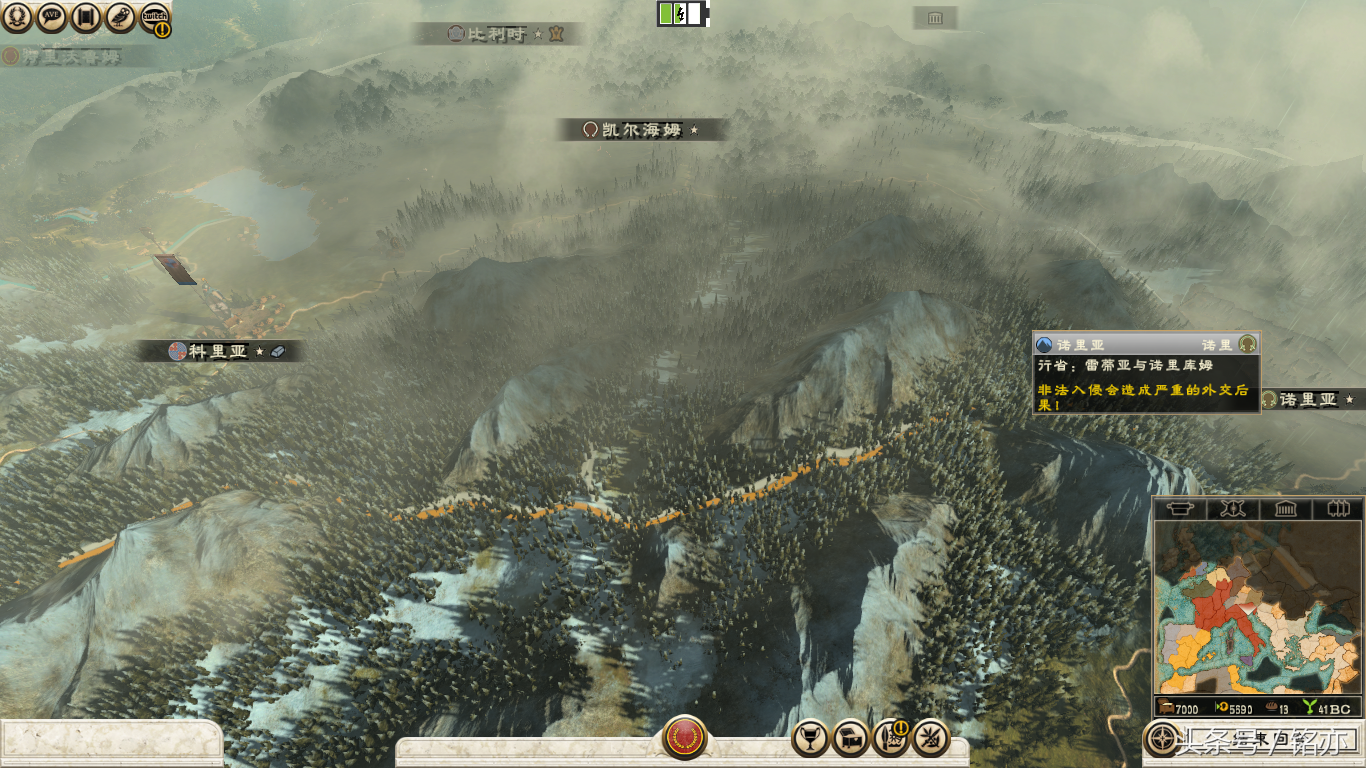Switch to the minimap's rightmost banner tab
The width and height of the screenshot is (1366, 768).
pos(1337,509)
